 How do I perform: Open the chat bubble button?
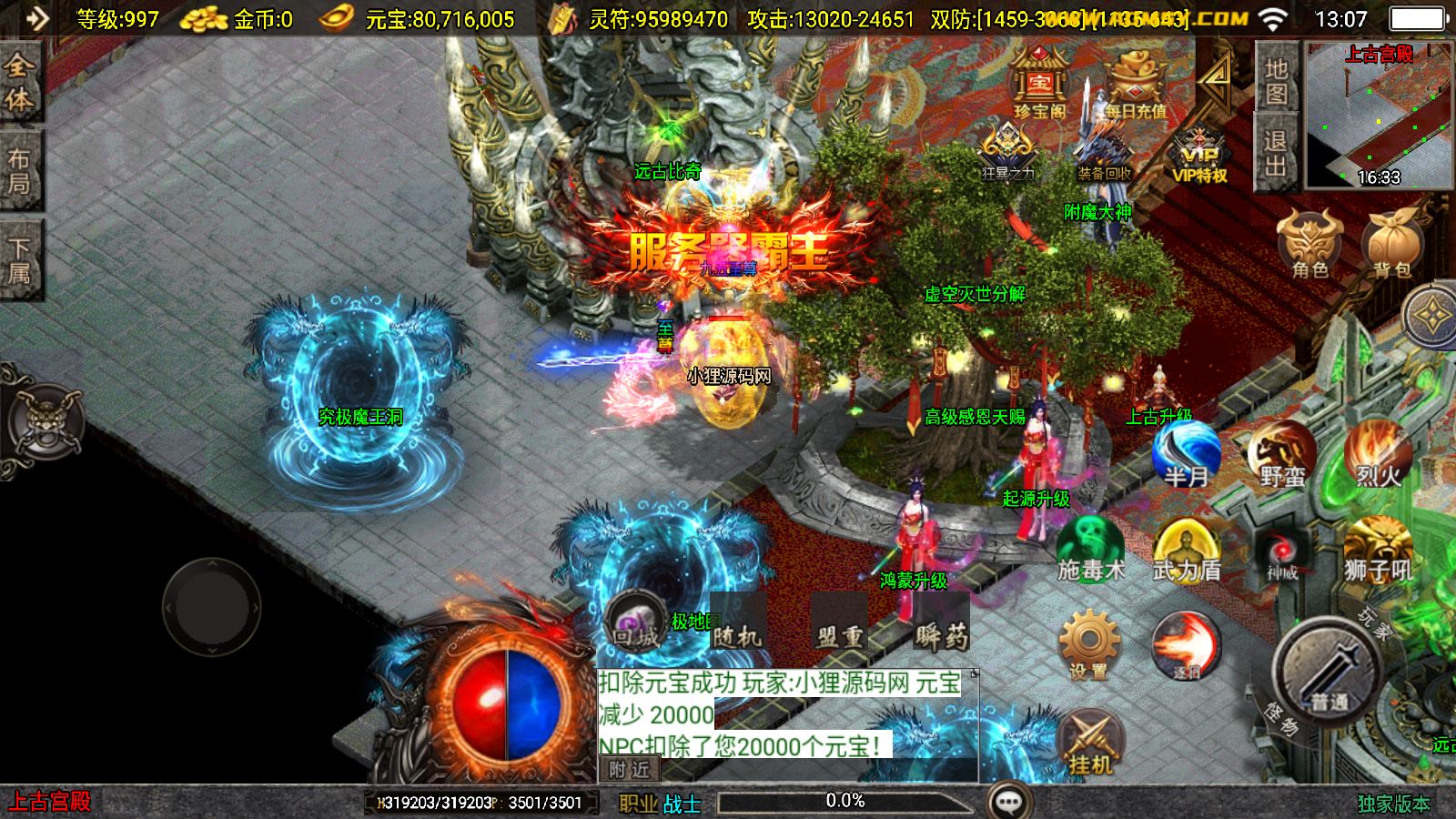1008,802
